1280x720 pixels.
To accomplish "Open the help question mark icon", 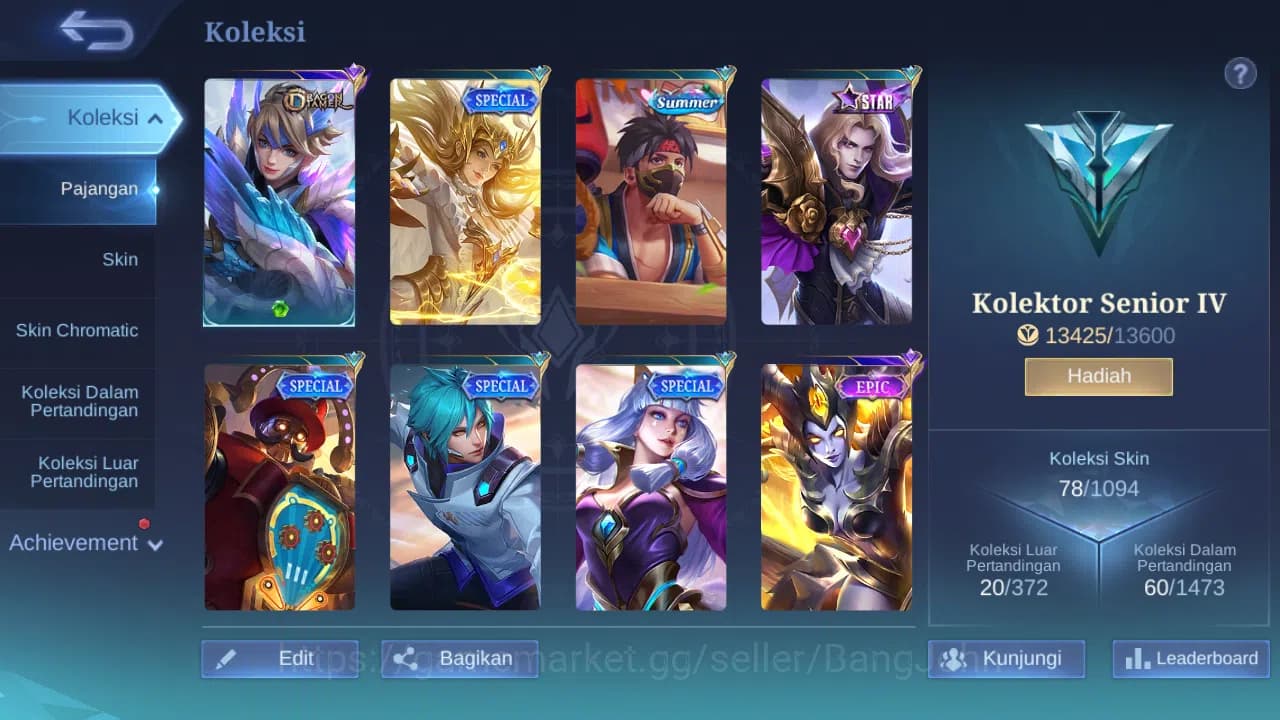I will 1240,73.
